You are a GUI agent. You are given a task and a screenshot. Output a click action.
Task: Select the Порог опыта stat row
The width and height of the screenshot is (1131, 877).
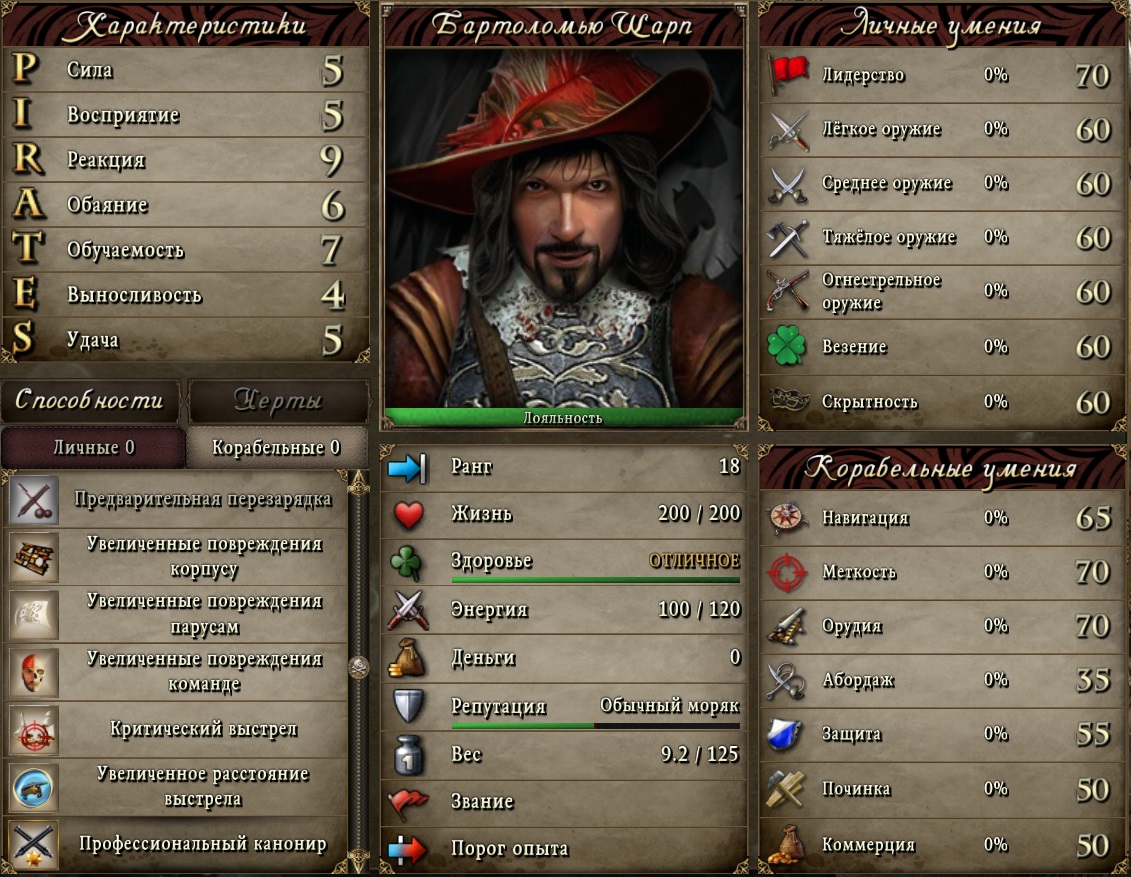[564, 849]
